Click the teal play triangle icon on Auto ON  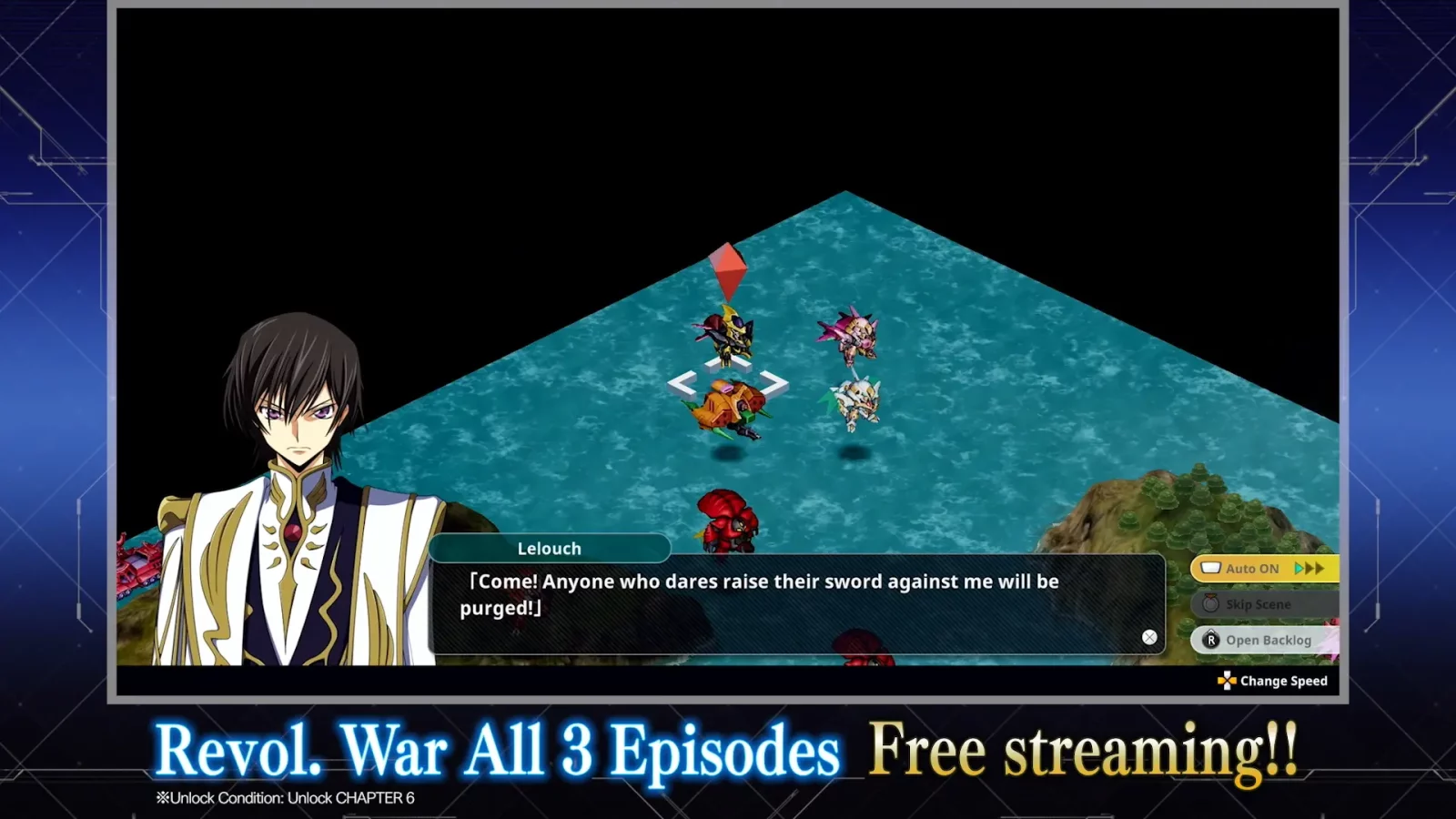[1299, 568]
